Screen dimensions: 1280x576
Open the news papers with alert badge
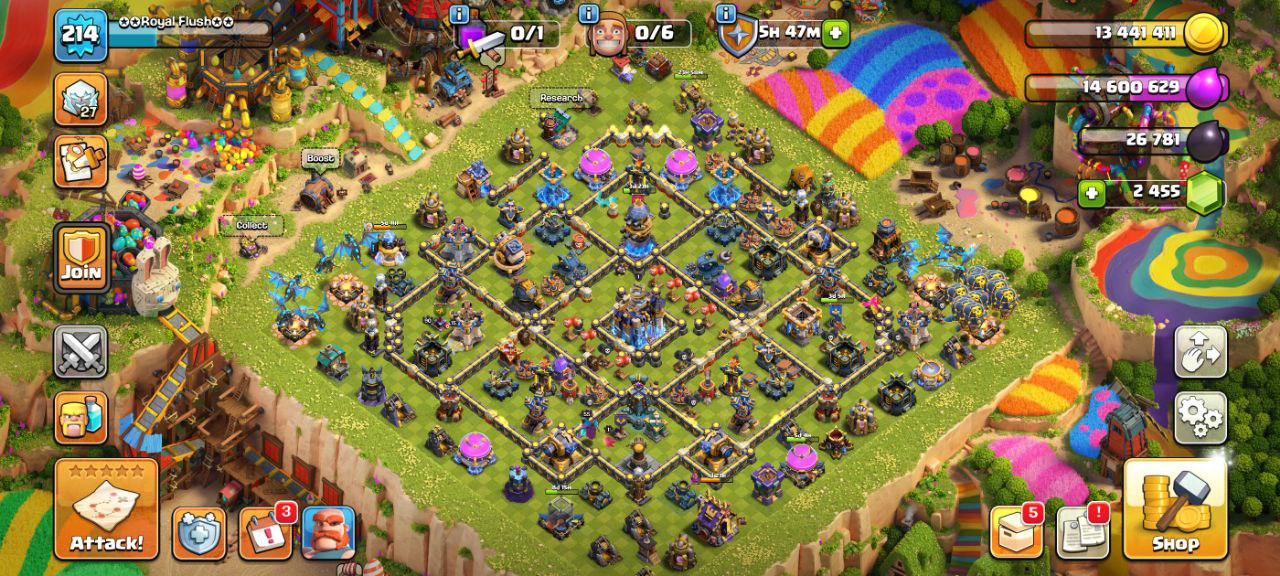[x=1082, y=533]
